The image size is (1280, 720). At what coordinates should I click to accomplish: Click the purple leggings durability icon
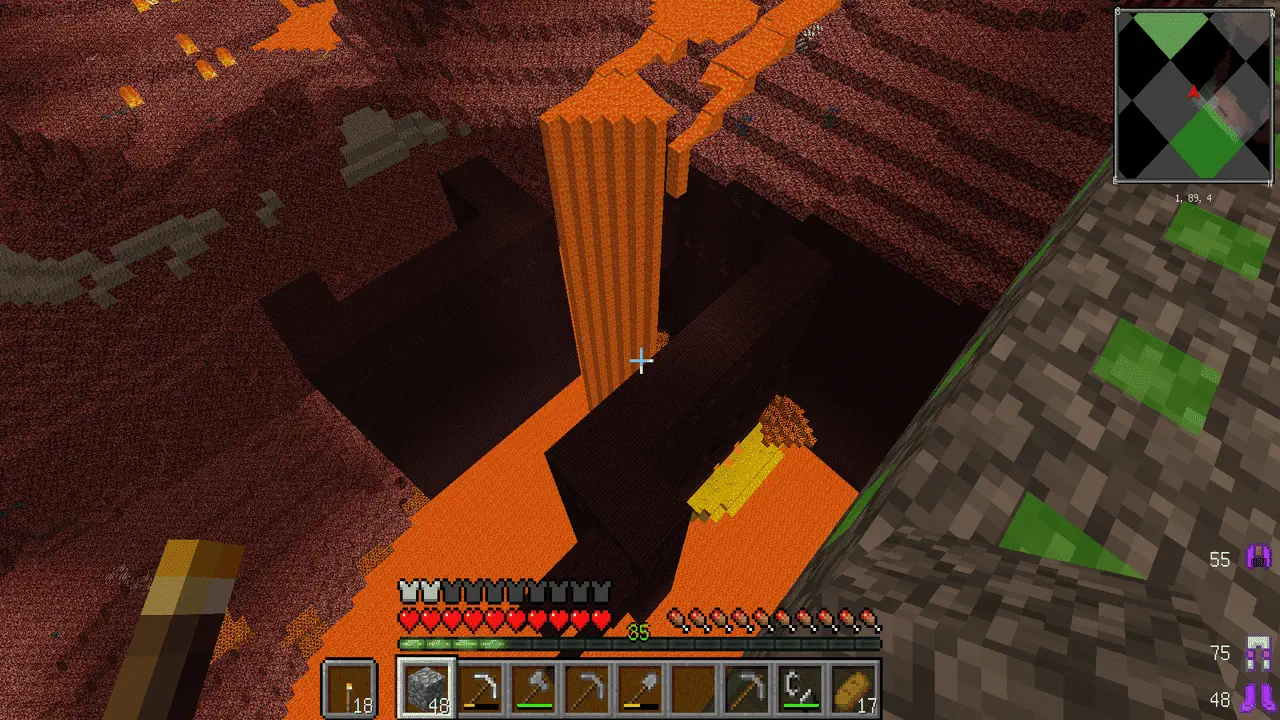[x=1256, y=652]
